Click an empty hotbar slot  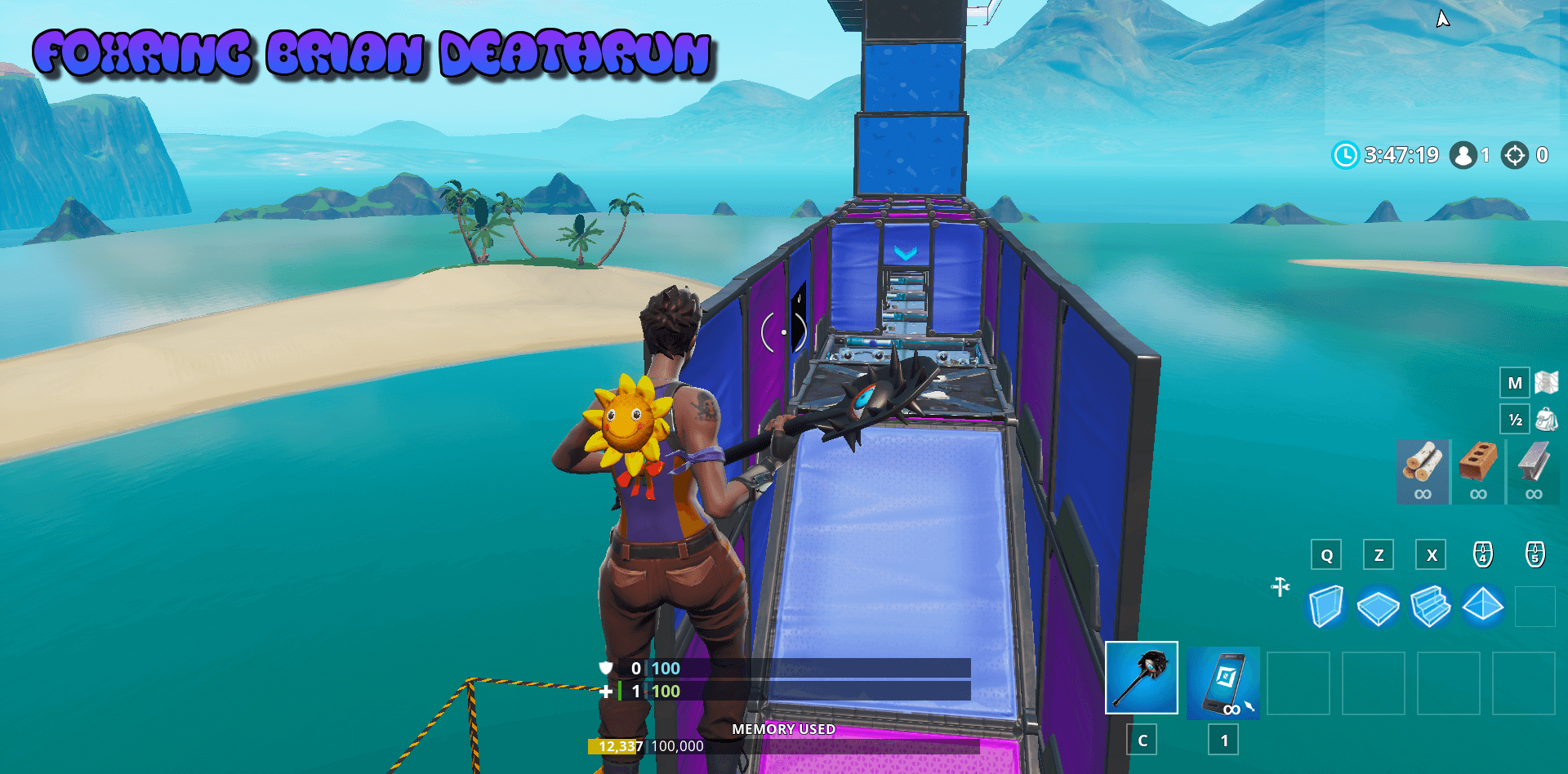(1299, 684)
